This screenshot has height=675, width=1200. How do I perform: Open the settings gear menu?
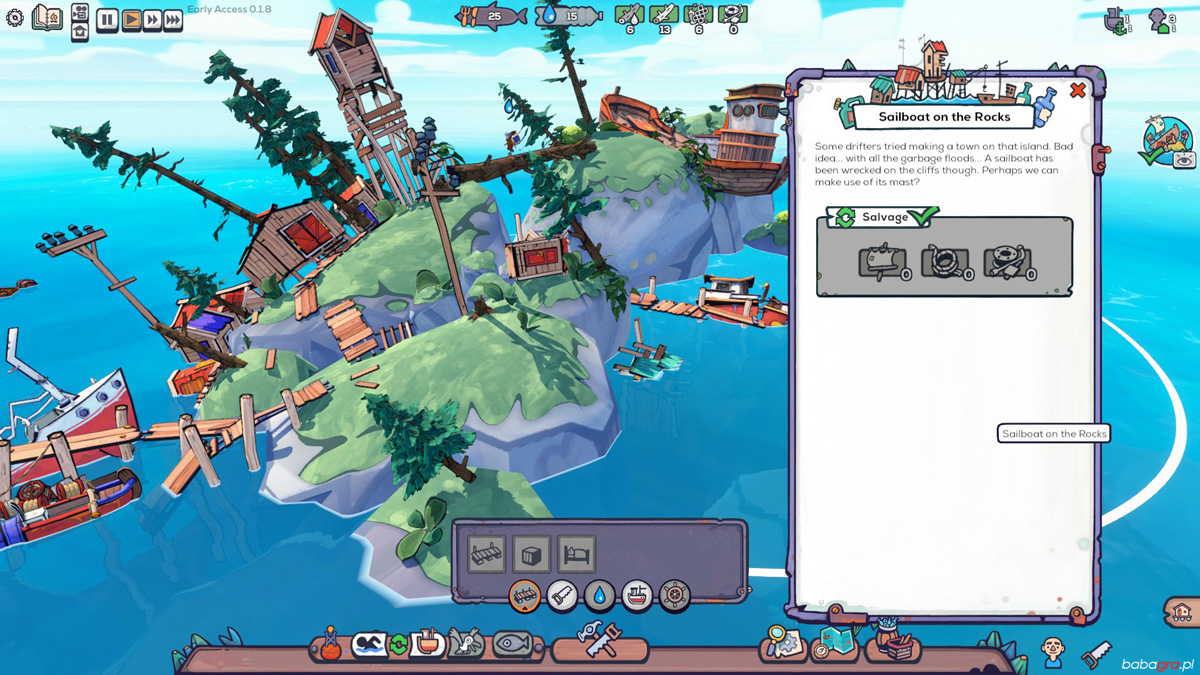[x=15, y=18]
